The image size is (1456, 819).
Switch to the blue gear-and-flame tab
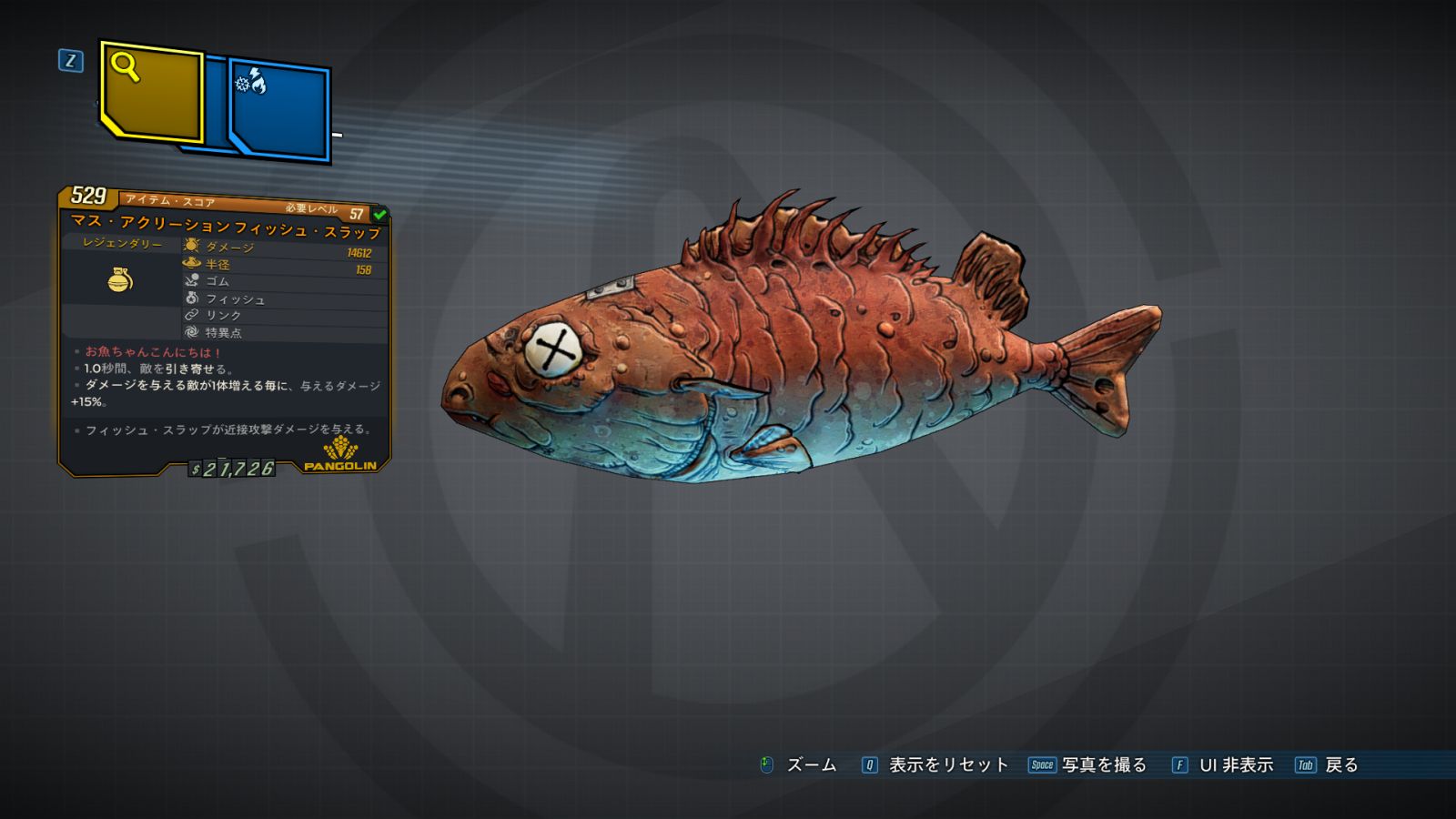click(278, 109)
